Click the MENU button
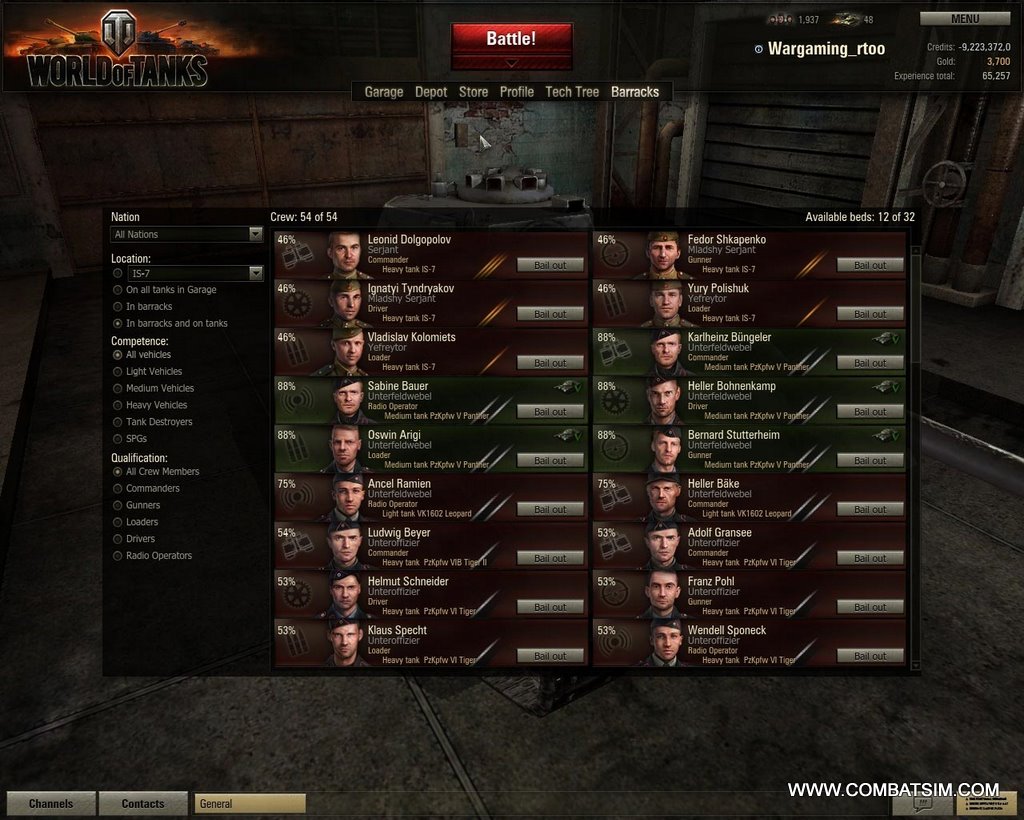 [965, 18]
